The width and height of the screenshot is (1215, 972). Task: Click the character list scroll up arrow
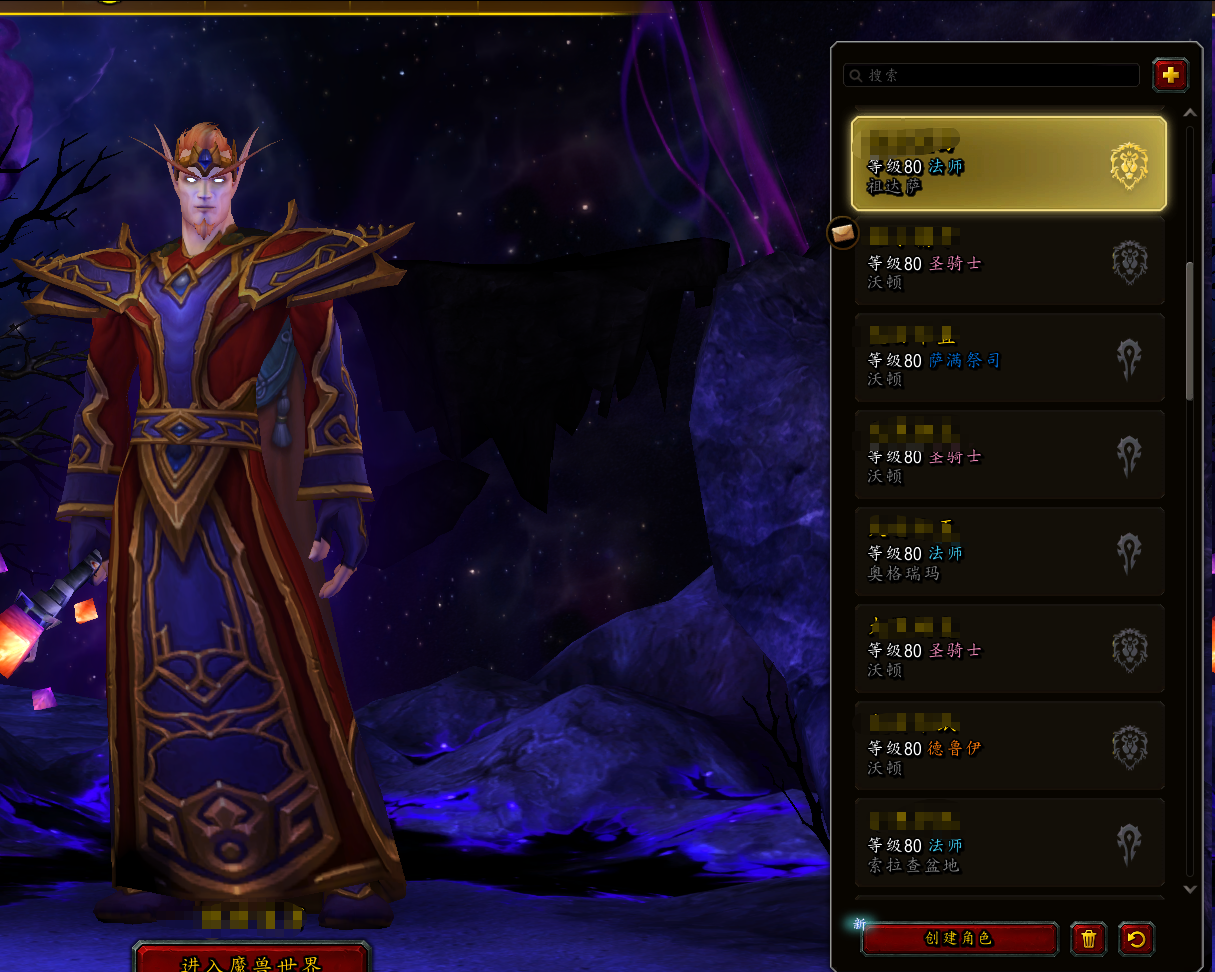pos(1190,112)
